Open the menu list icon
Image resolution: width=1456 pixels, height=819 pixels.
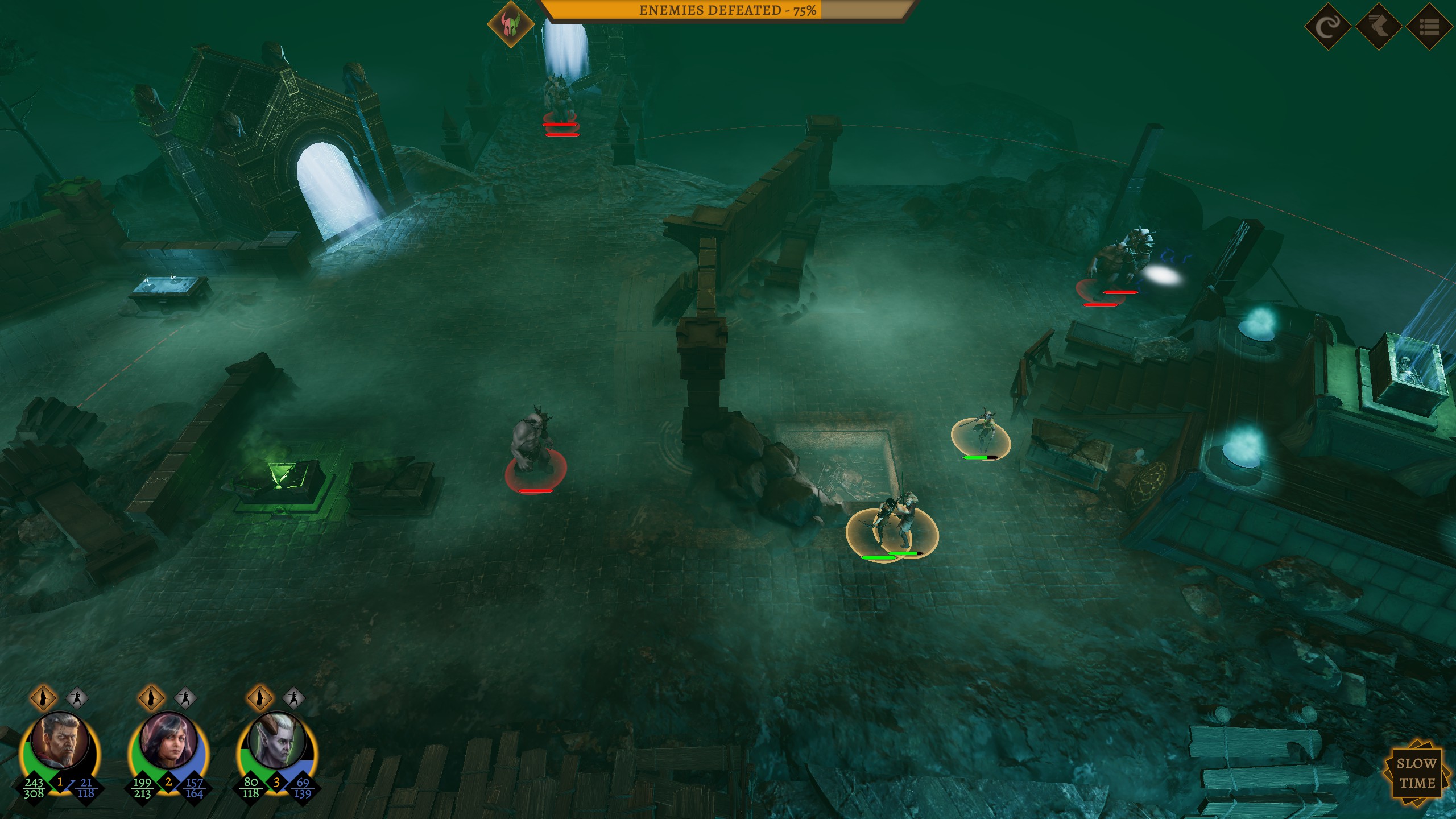click(x=1429, y=26)
